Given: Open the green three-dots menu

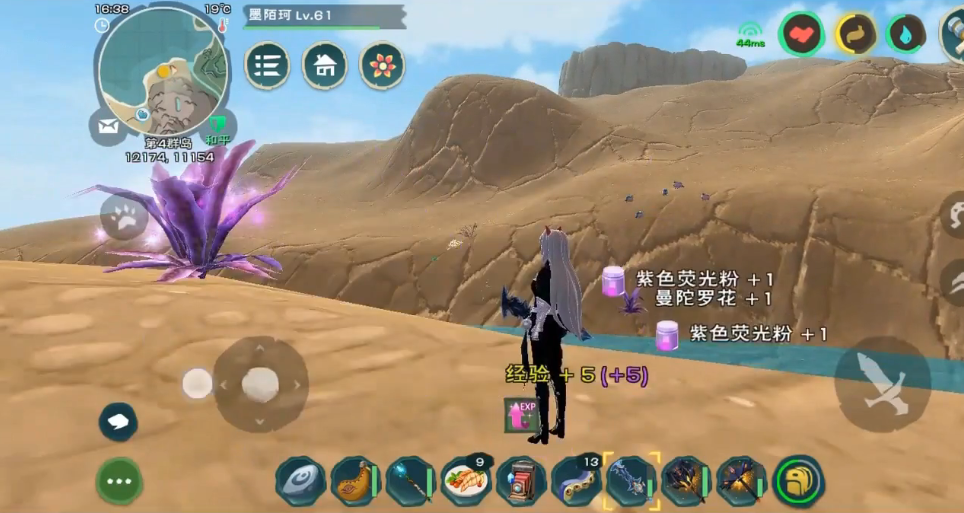Looking at the screenshot, I should pyautogui.click(x=119, y=481).
